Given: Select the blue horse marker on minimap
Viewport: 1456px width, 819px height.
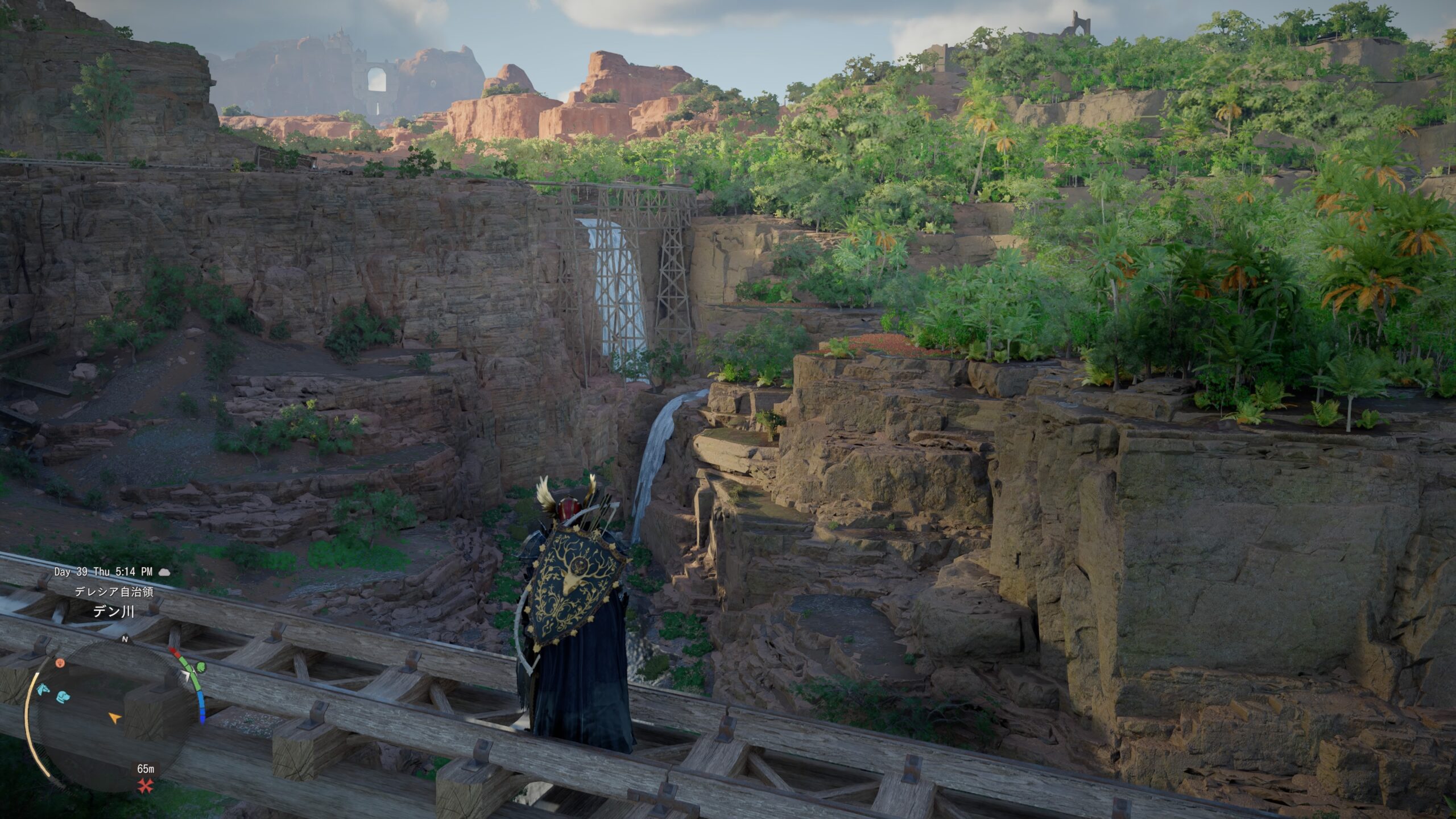Looking at the screenshot, I should (x=42, y=690).
